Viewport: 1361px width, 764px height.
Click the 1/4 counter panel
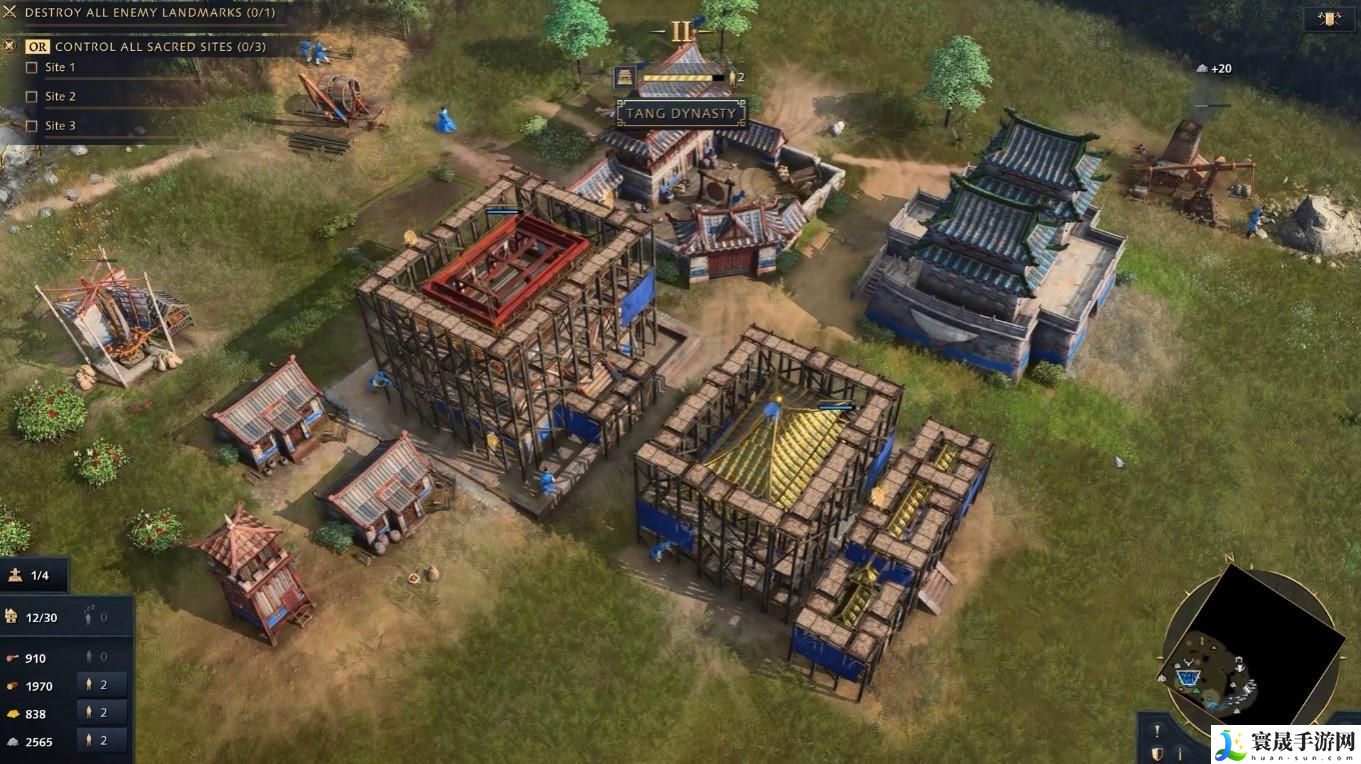pyautogui.click(x=35, y=575)
